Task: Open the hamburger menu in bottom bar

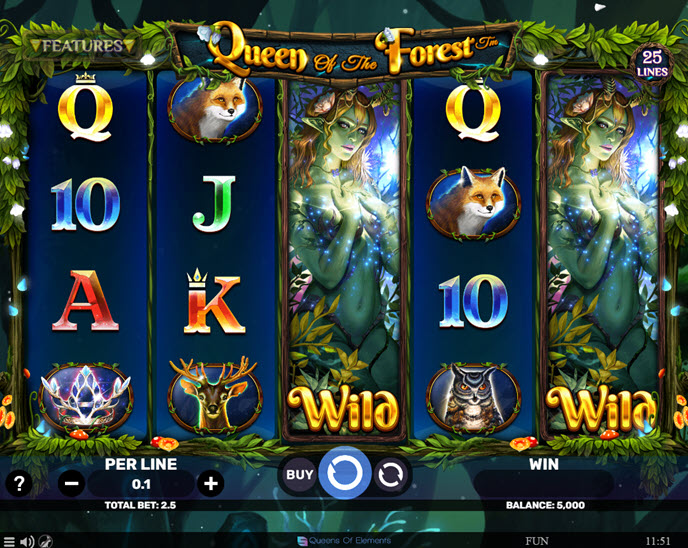Action: click(x=9, y=541)
